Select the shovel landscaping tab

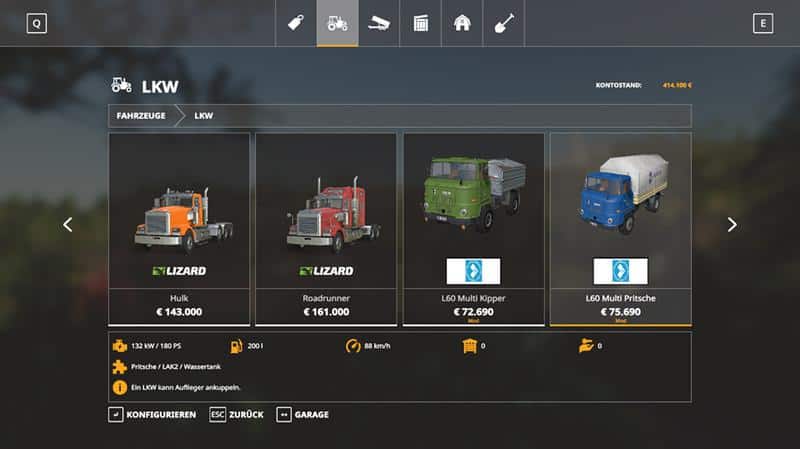click(504, 23)
